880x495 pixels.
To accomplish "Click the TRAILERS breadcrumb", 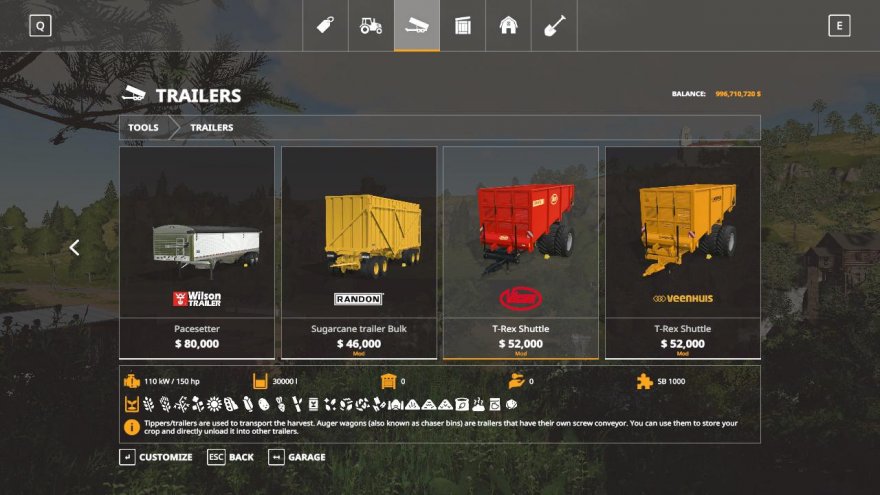I will [x=212, y=128].
